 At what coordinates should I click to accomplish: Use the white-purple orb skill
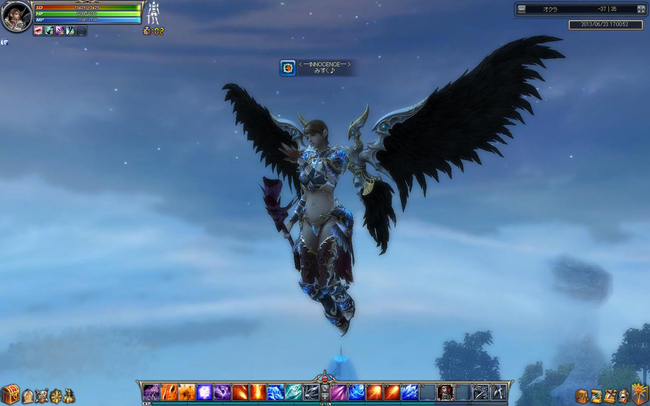point(204,392)
